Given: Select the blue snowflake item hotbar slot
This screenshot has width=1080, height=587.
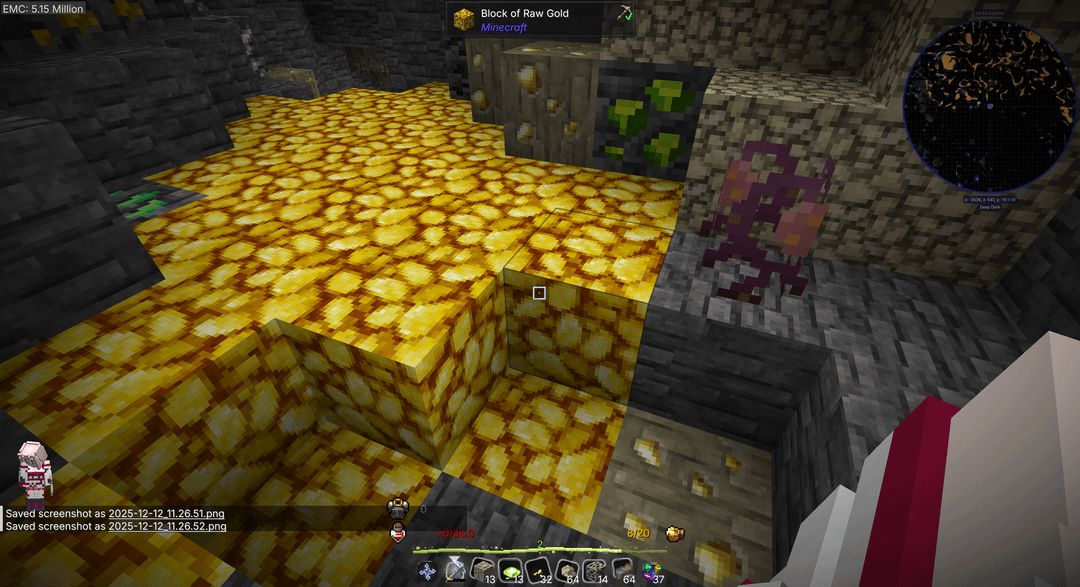Looking at the screenshot, I should tap(429, 571).
